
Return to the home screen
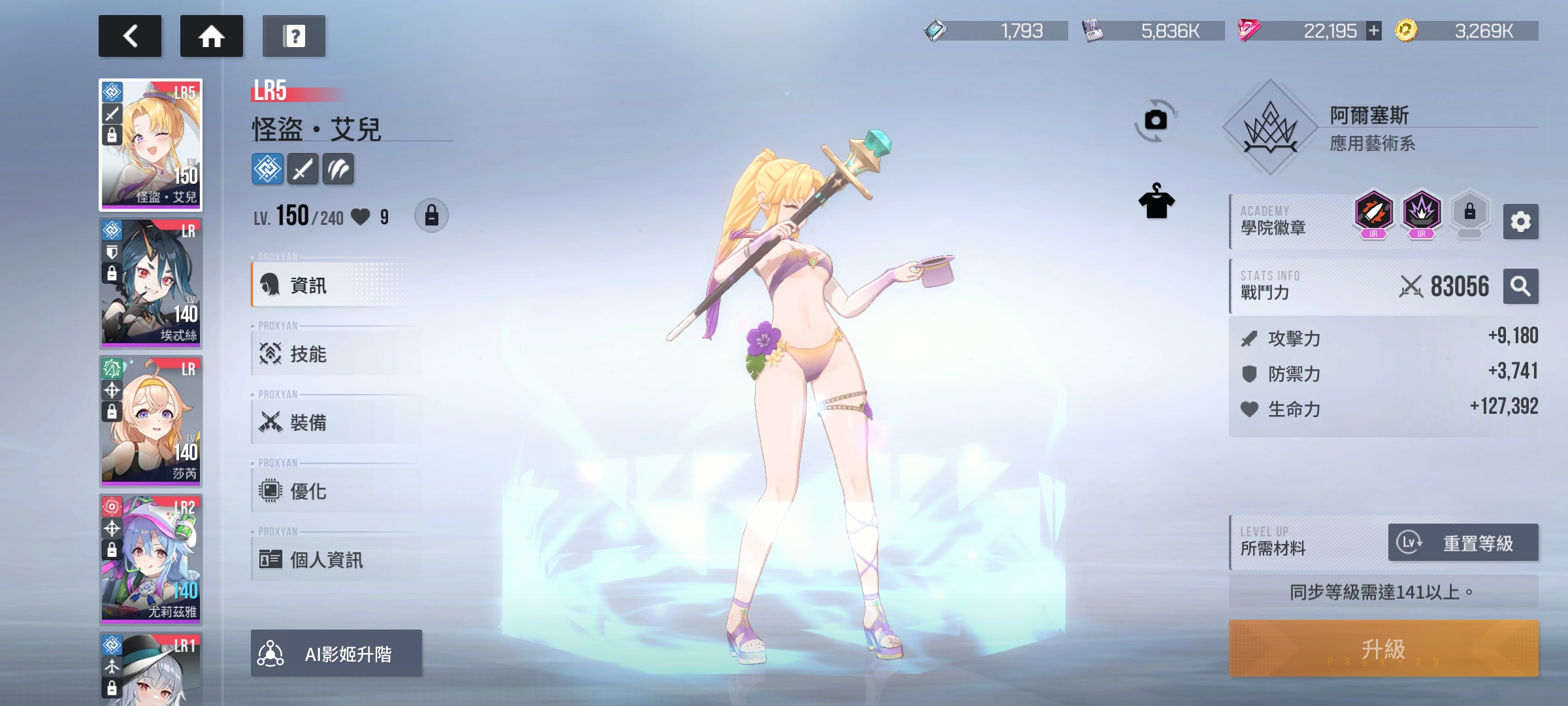211,36
